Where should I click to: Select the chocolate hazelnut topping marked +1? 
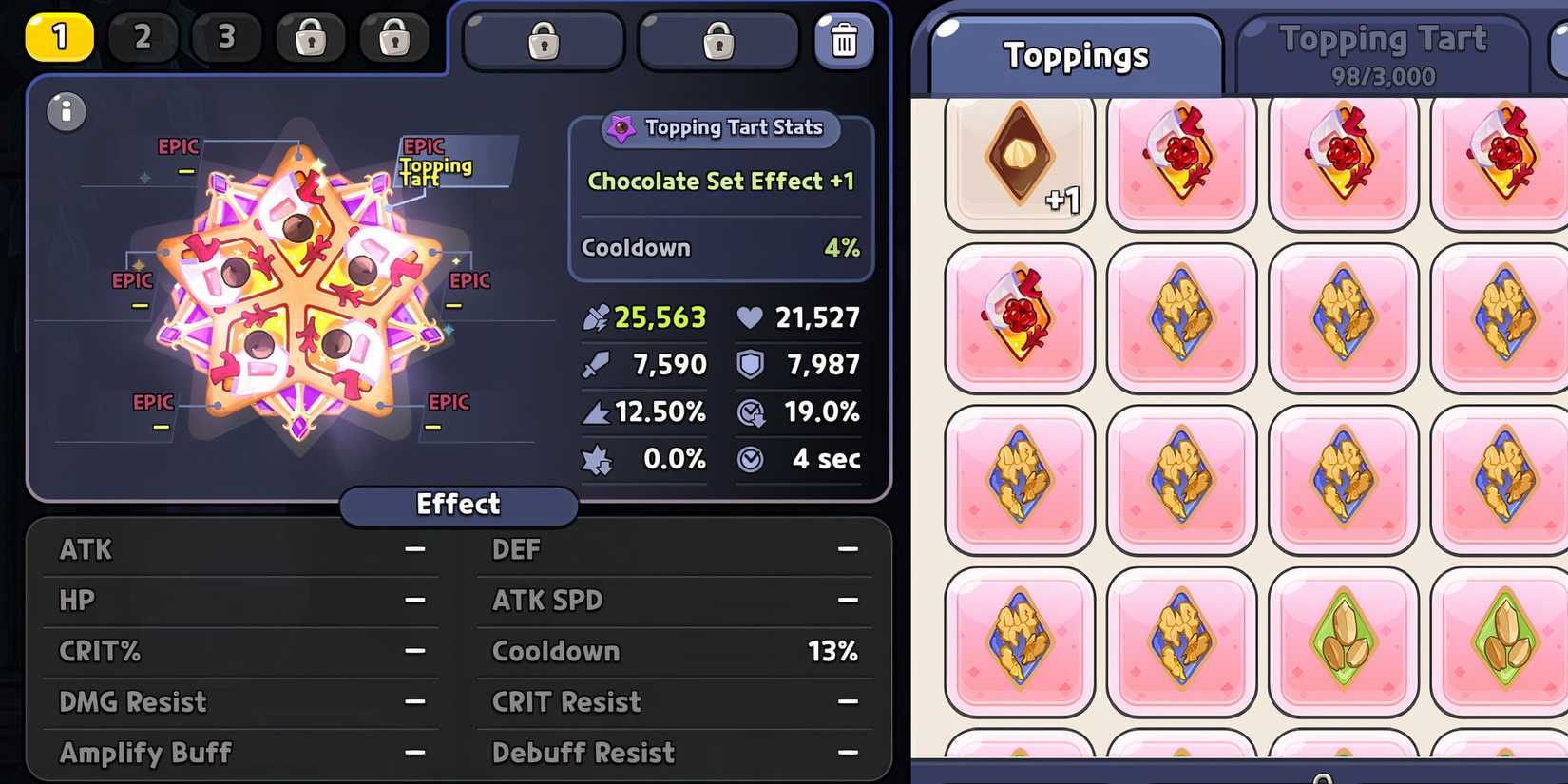(x=1020, y=160)
